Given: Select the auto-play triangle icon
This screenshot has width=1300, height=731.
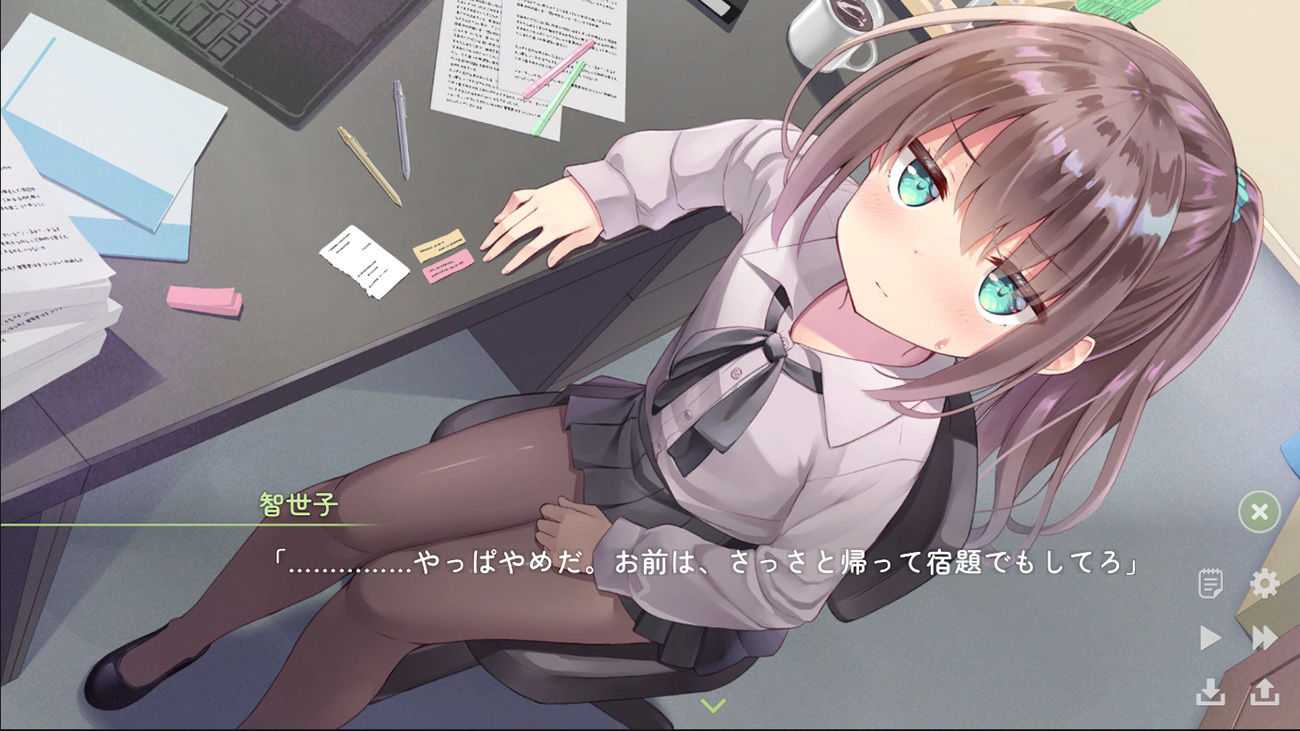Looking at the screenshot, I should tap(1209, 636).
